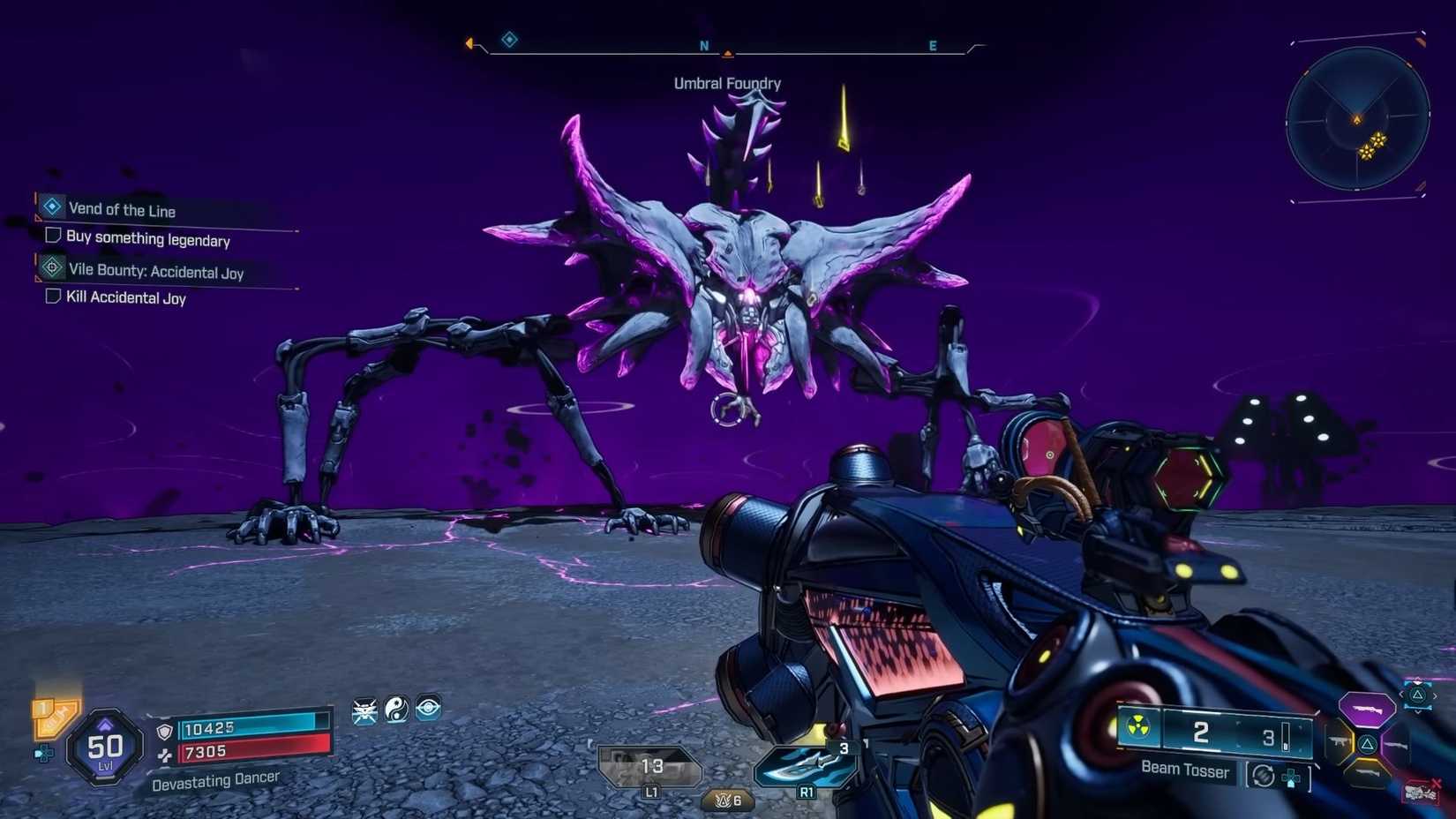1456x819 pixels.
Task: Click the Beam Tosser weapon name label
Action: click(x=1186, y=770)
